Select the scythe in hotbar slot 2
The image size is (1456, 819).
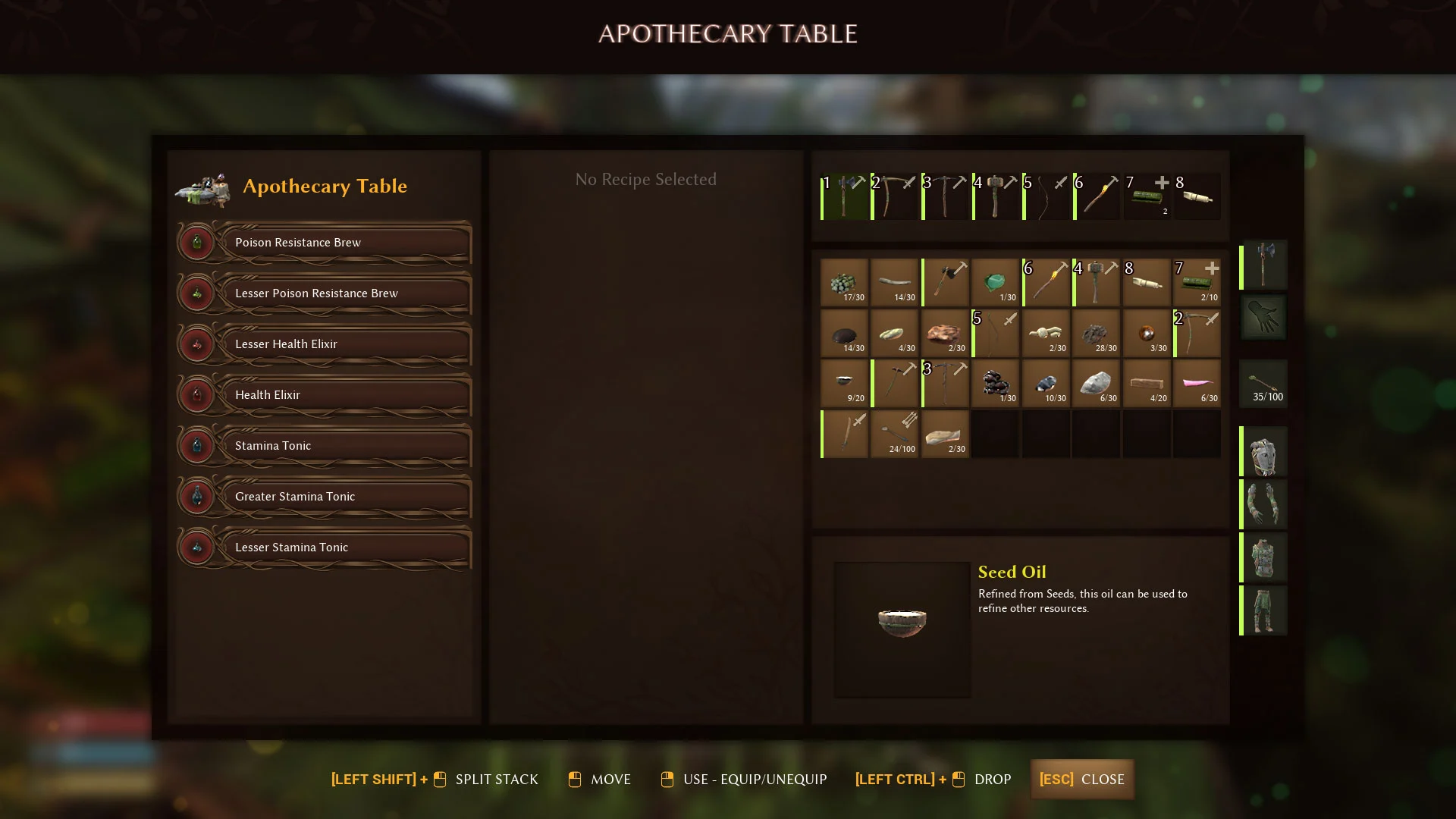[x=896, y=196]
